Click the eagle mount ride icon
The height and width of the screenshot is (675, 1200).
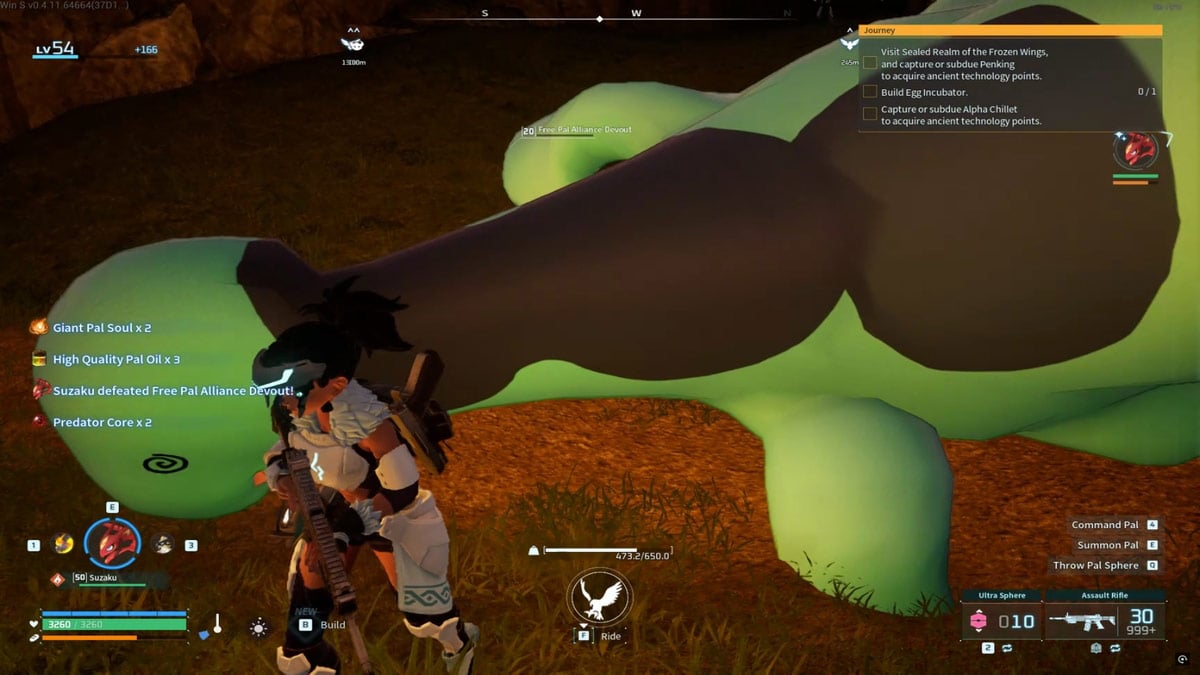point(597,598)
